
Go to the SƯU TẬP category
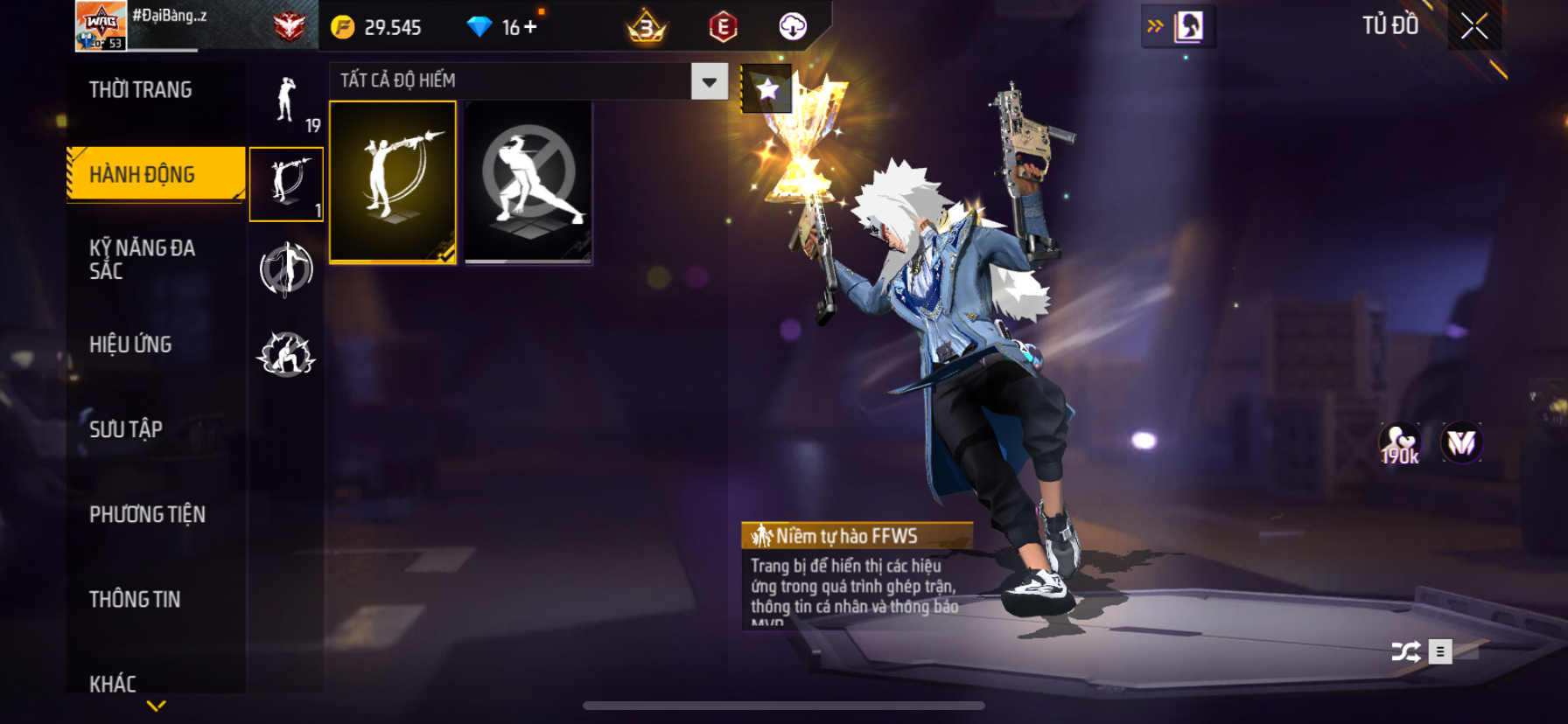click(x=126, y=429)
